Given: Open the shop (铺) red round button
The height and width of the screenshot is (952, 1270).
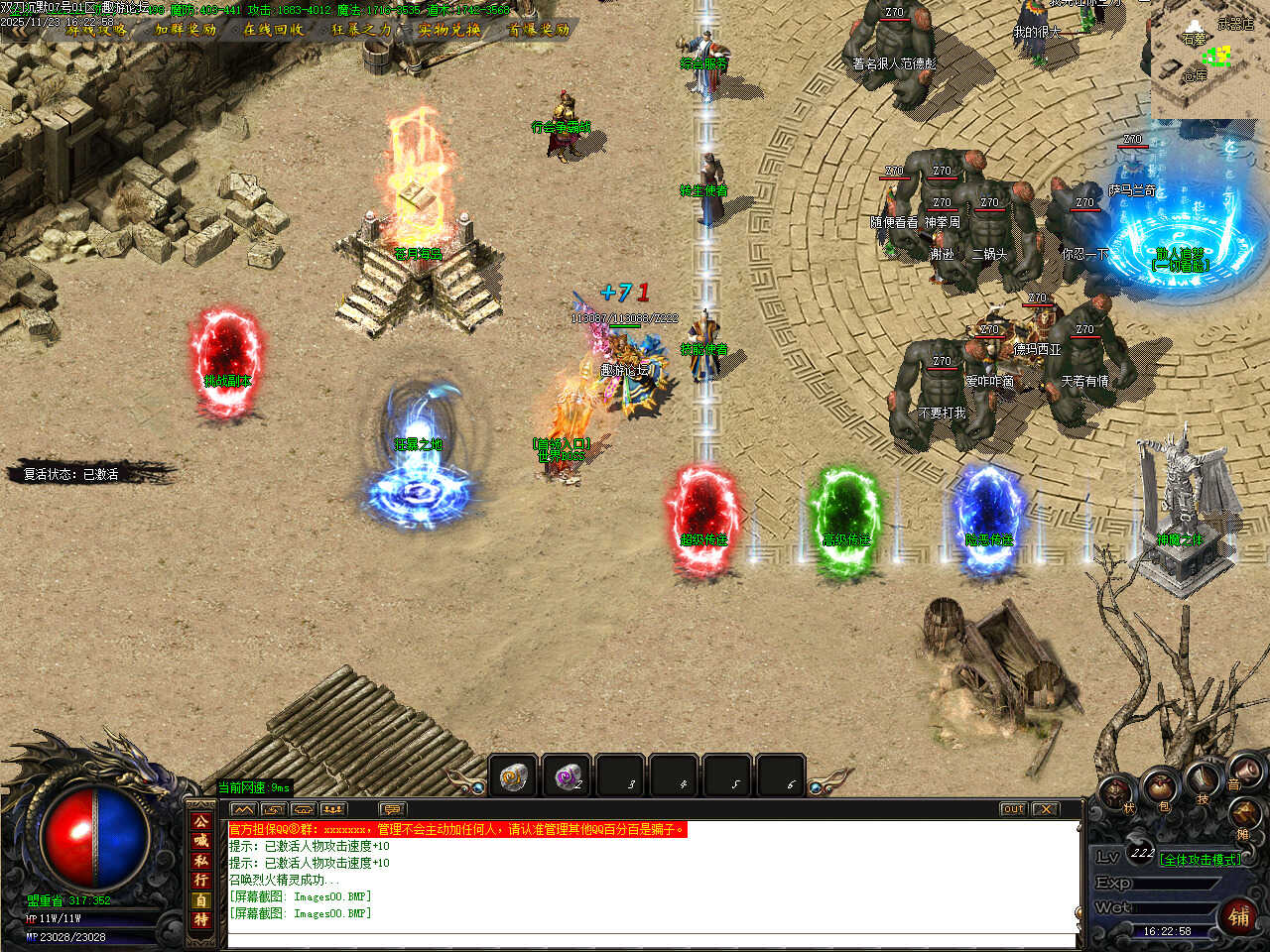Looking at the screenshot, I should tap(1239, 916).
